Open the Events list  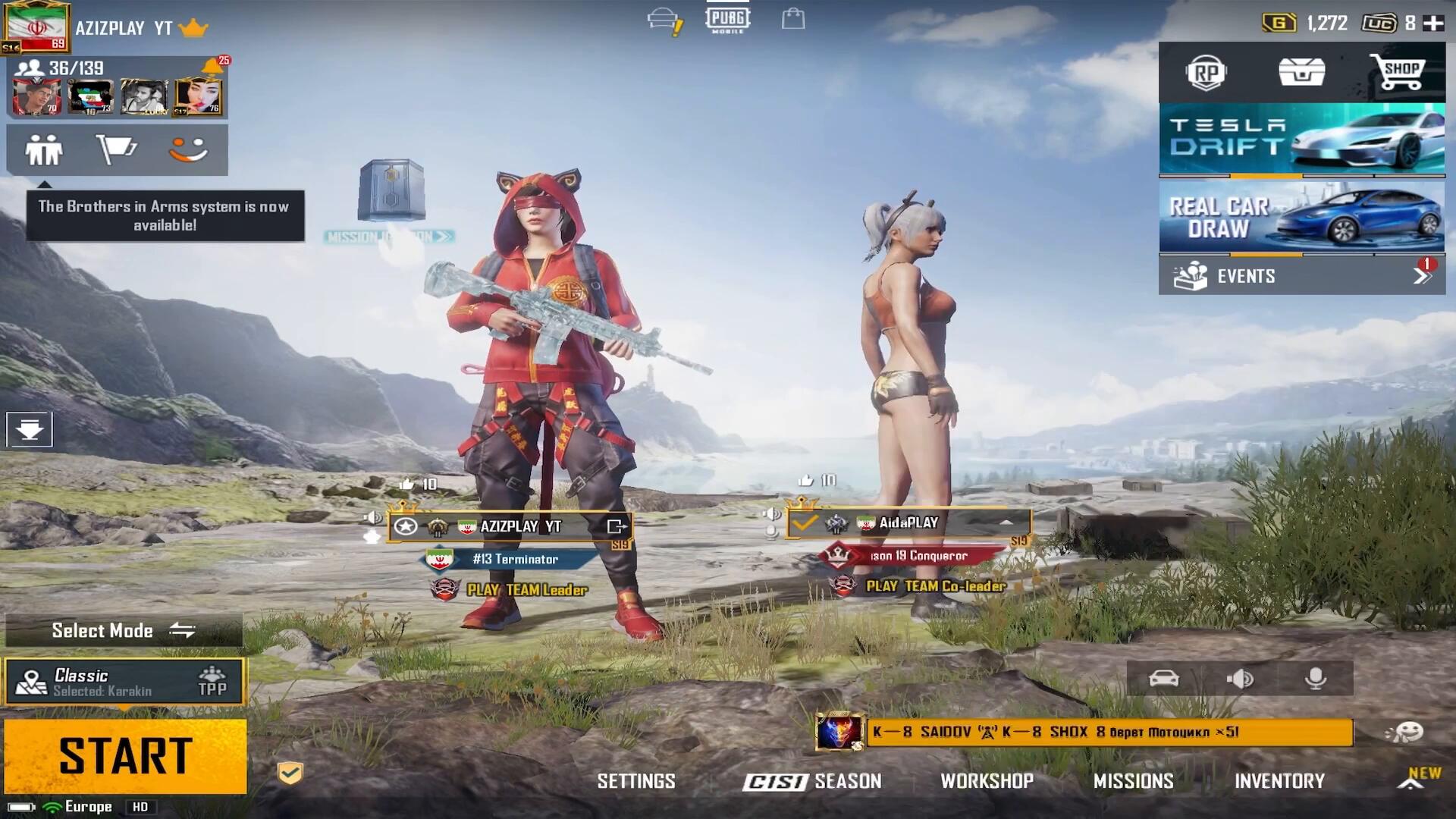pos(1301,276)
